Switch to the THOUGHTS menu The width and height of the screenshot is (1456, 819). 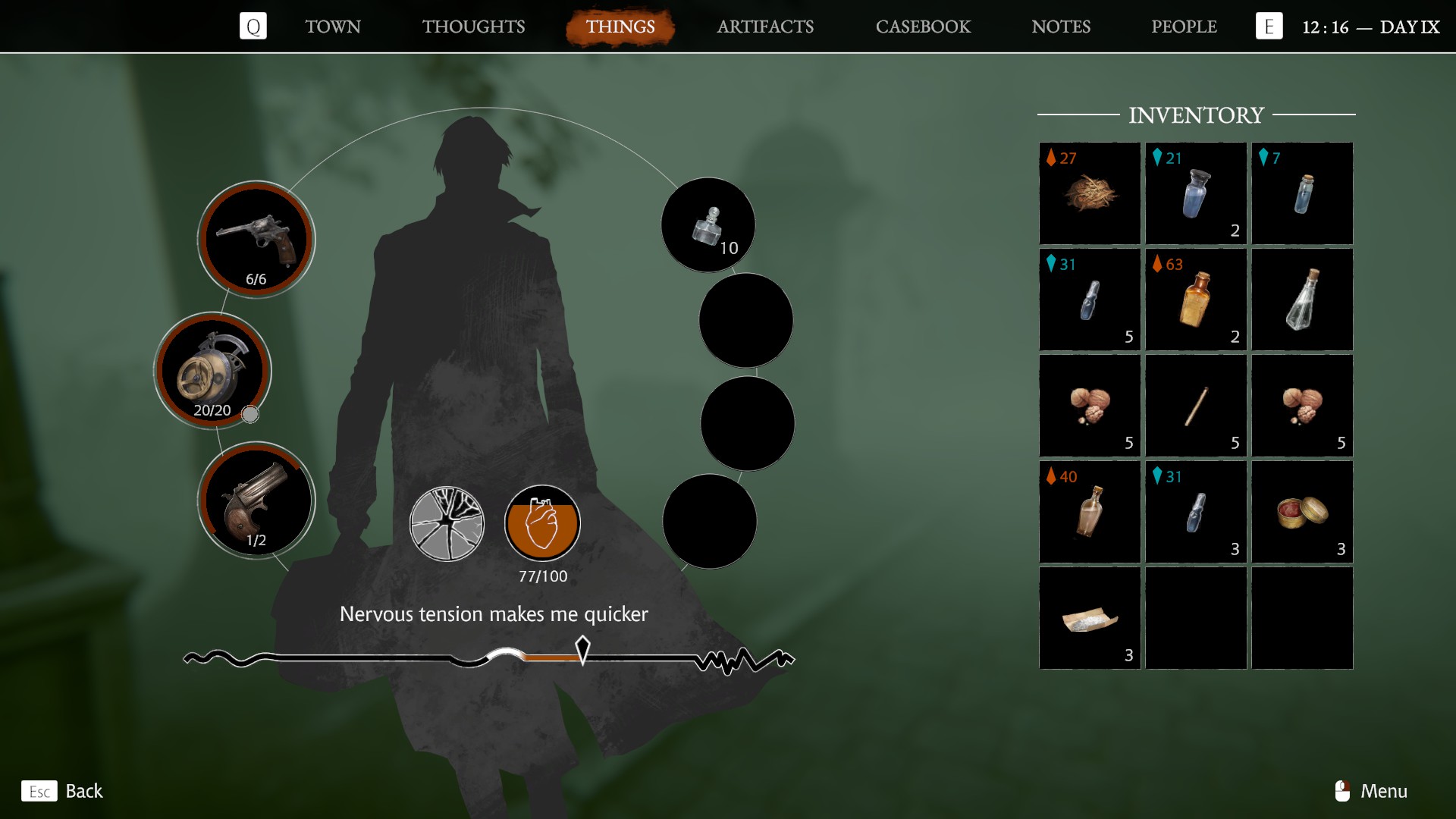pyautogui.click(x=474, y=27)
